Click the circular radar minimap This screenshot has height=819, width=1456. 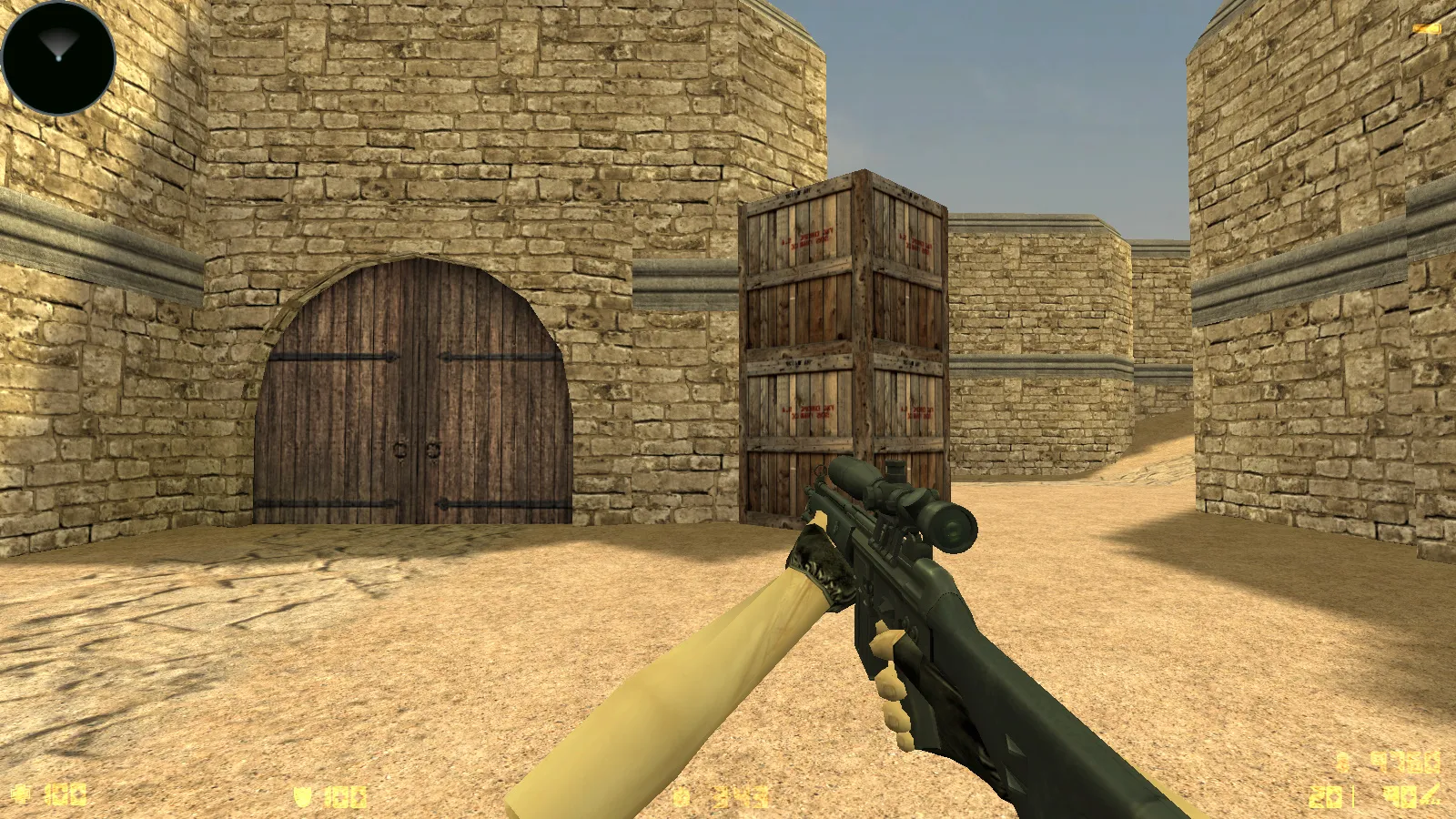pos(58,57)
